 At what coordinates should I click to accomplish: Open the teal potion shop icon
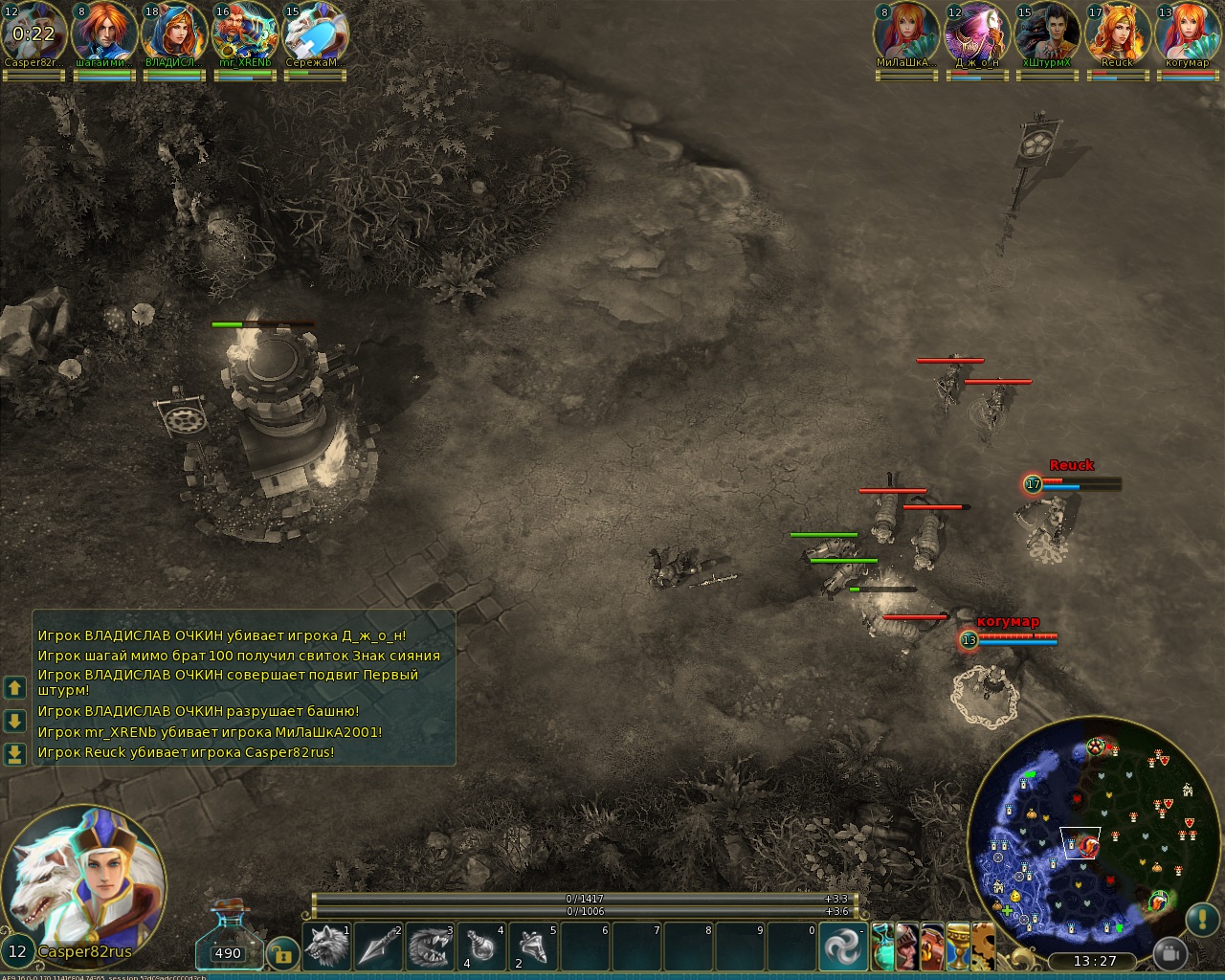tap(883, 946)
